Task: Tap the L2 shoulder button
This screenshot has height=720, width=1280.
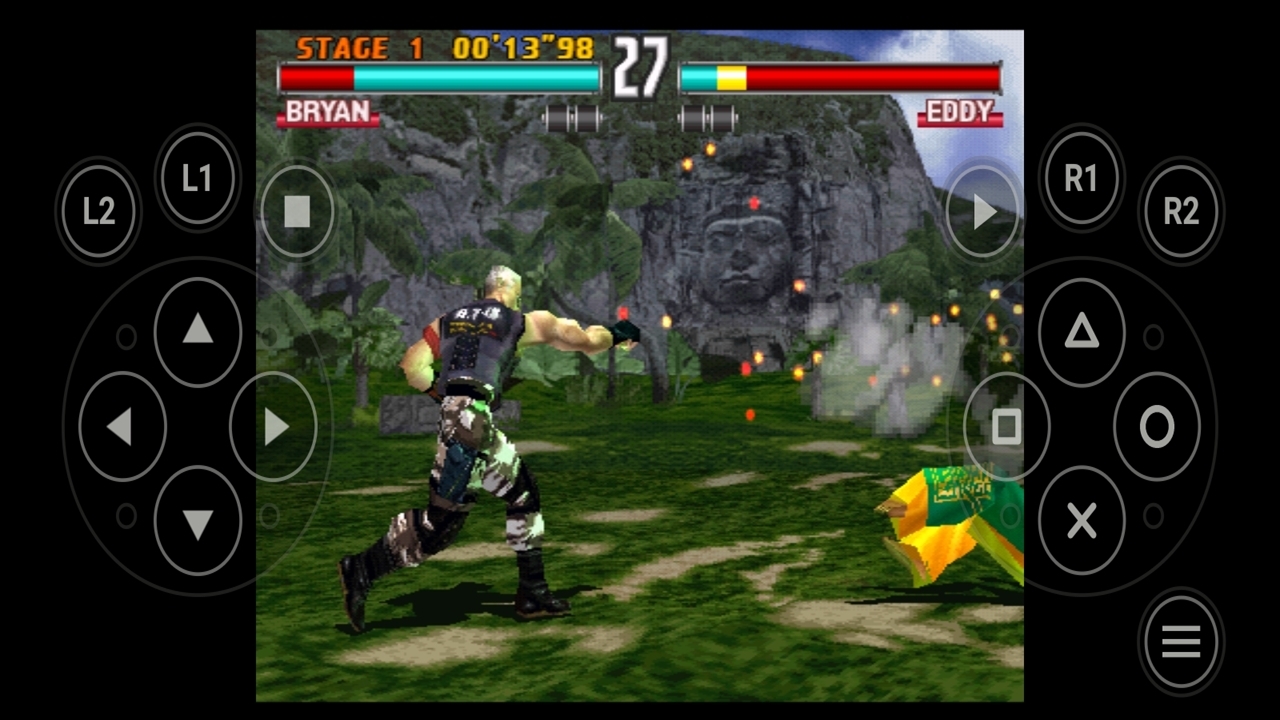Action: [98, 211]
